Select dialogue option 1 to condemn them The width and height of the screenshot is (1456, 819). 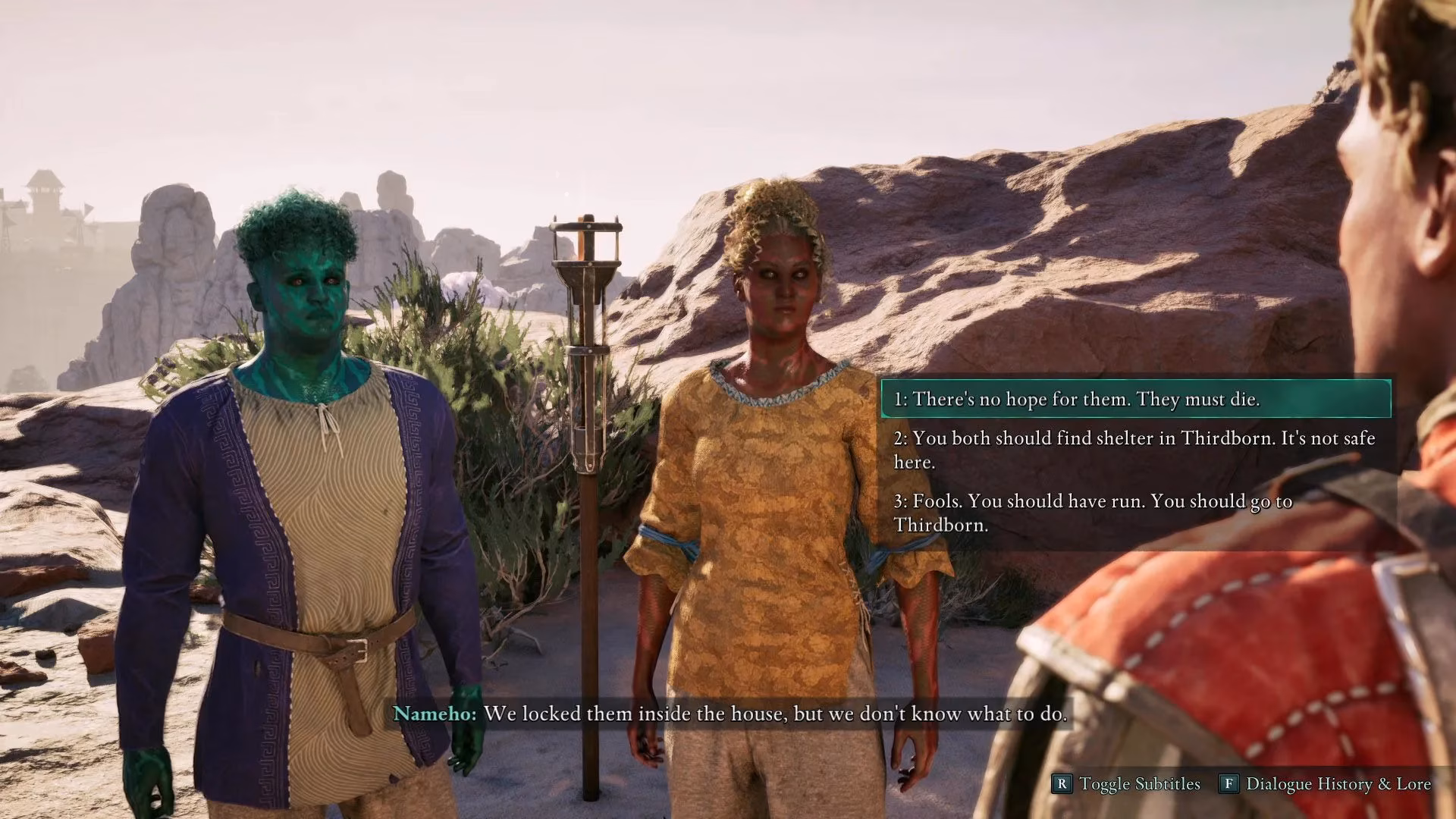tap(1078, 396)
